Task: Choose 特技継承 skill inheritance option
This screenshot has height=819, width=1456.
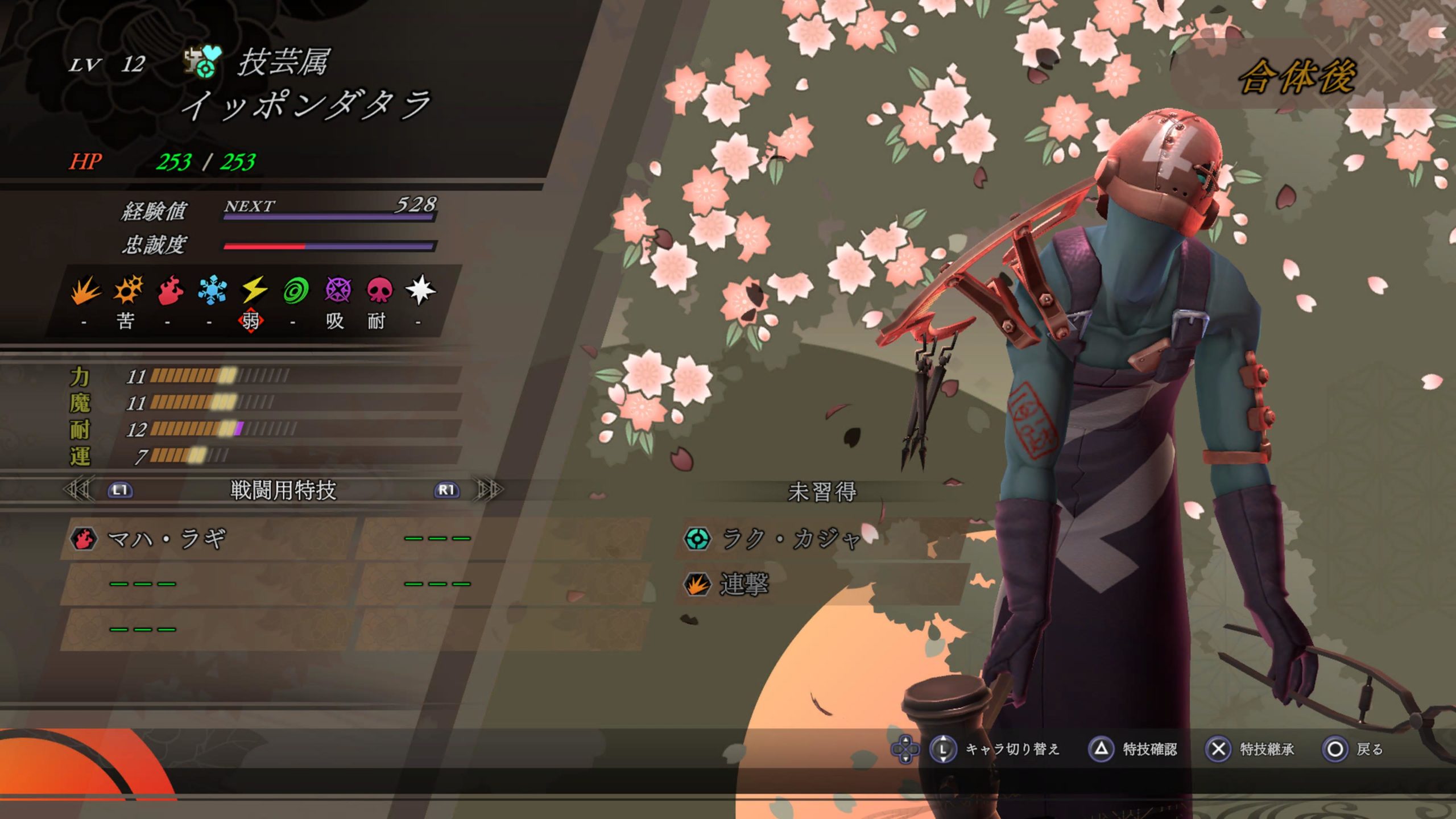Action: click(1251, 749)
